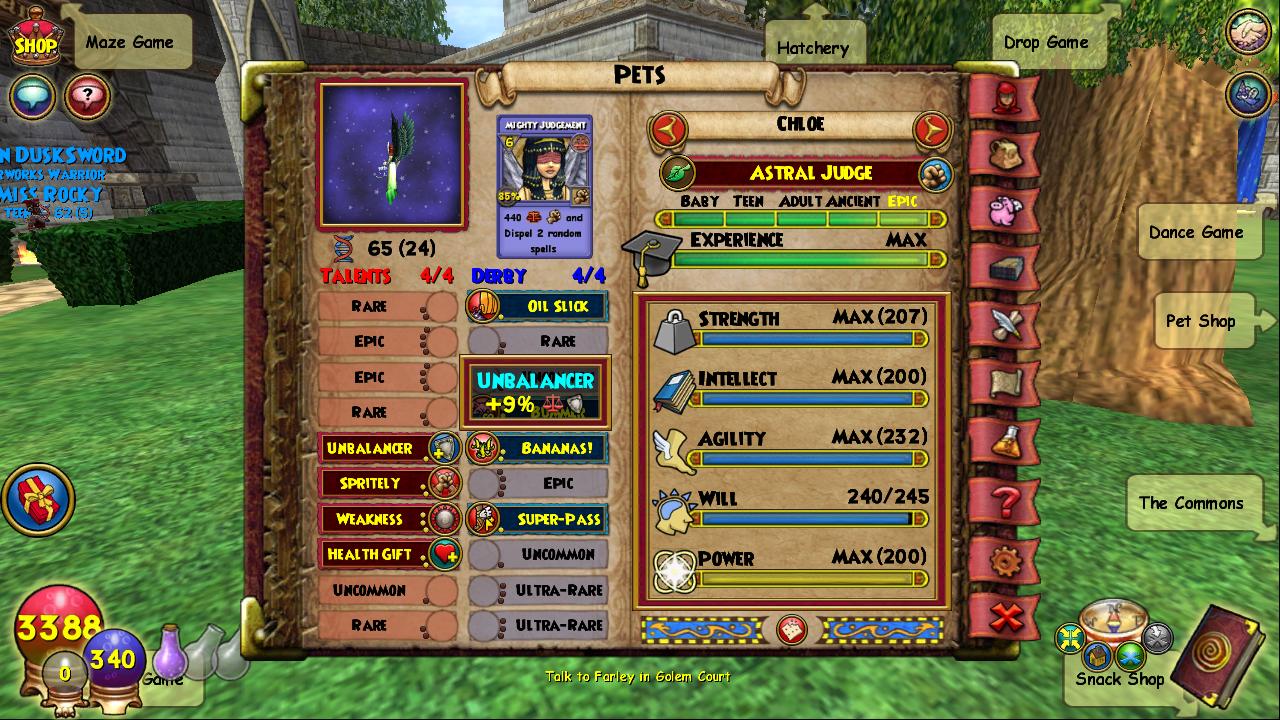Open the backpack tab
Image resolution: width=1280 pixels, height=720 pixels.
pos(1004,153)
